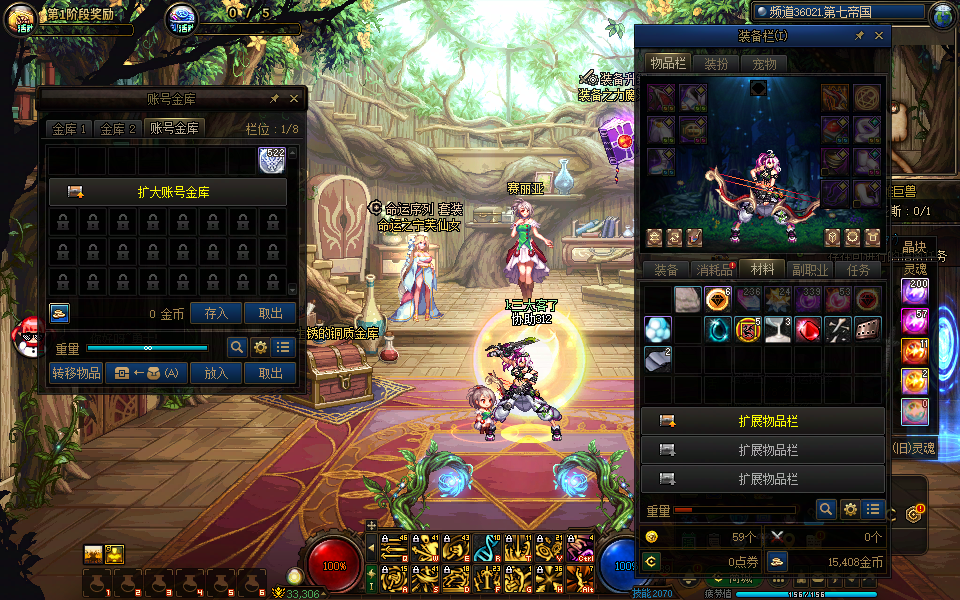
Task: Pin the 装备栏 equipment window
Action: (x=859, y=36)
